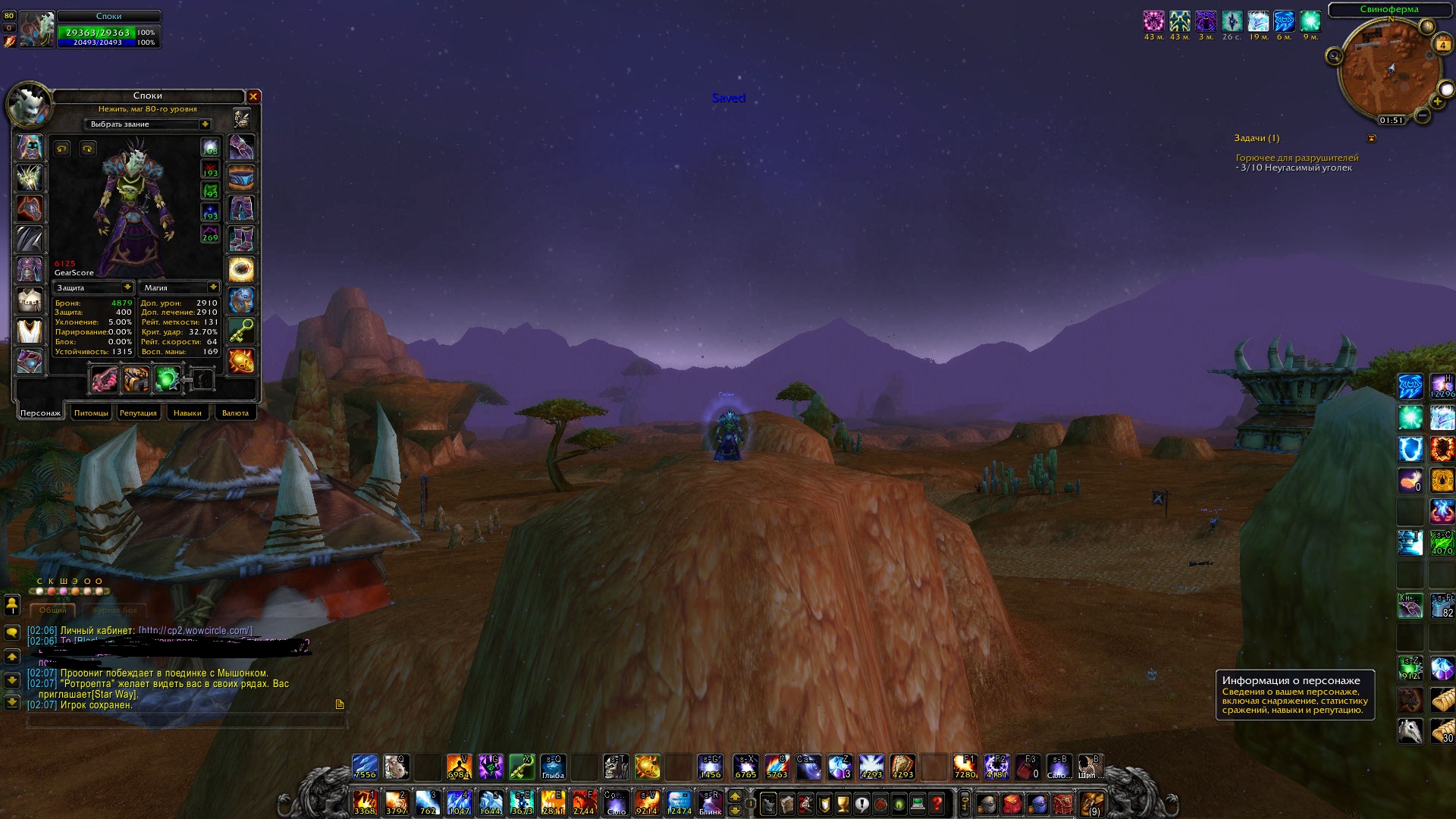Close the character info window

(x=253, y=96)
